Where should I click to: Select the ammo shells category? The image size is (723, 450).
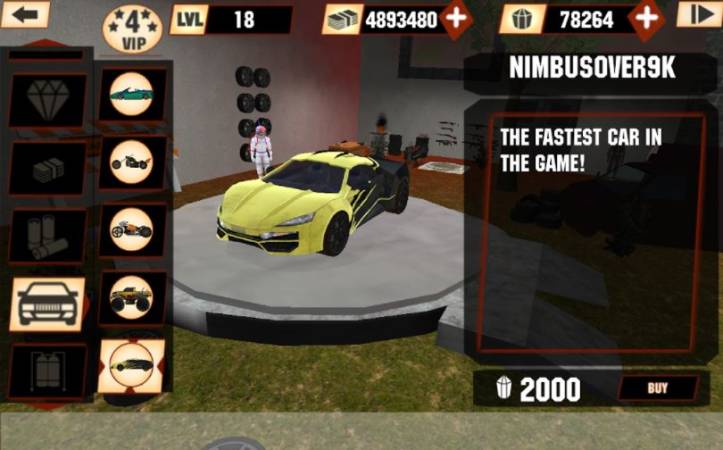pyautogui.click(x=47, y=236)
